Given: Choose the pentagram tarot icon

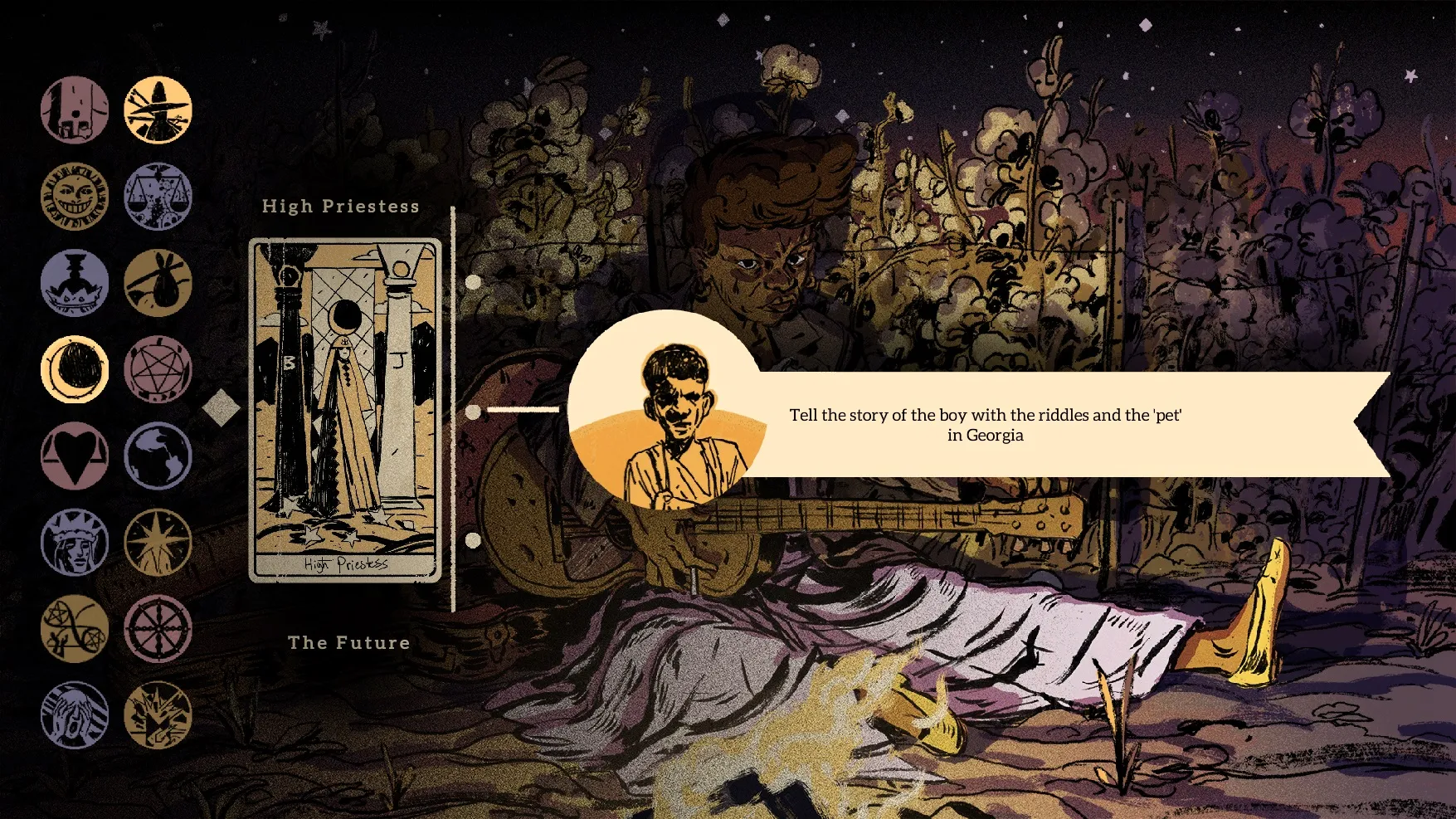Looking at the screenshot, I should tap(158, 369).
